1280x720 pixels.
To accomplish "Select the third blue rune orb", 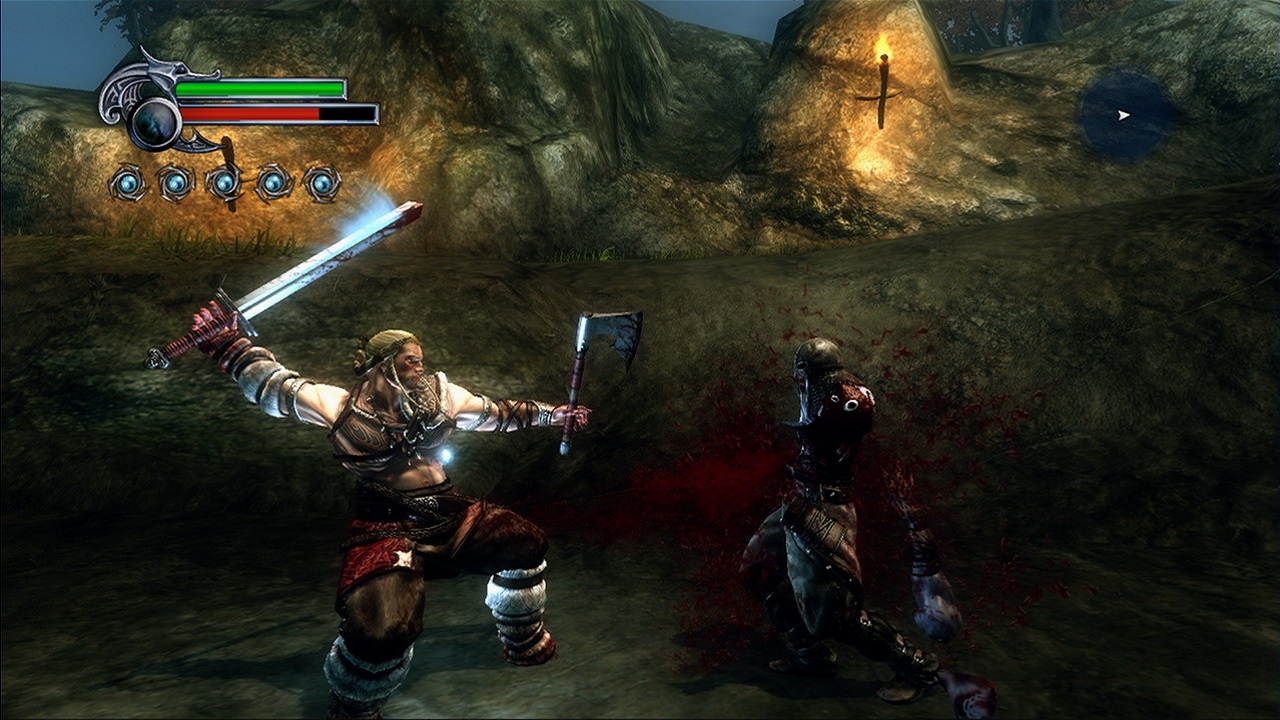I will (x=222, y=183).
